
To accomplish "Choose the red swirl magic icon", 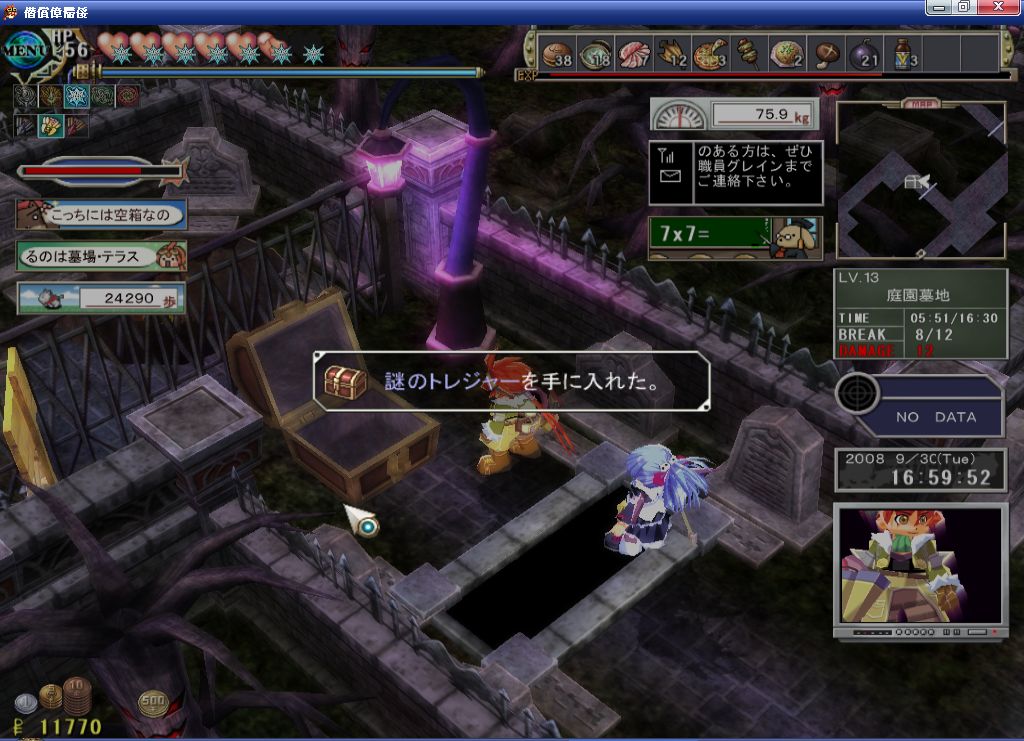I will pyautogui.click(x=128, y=96).
